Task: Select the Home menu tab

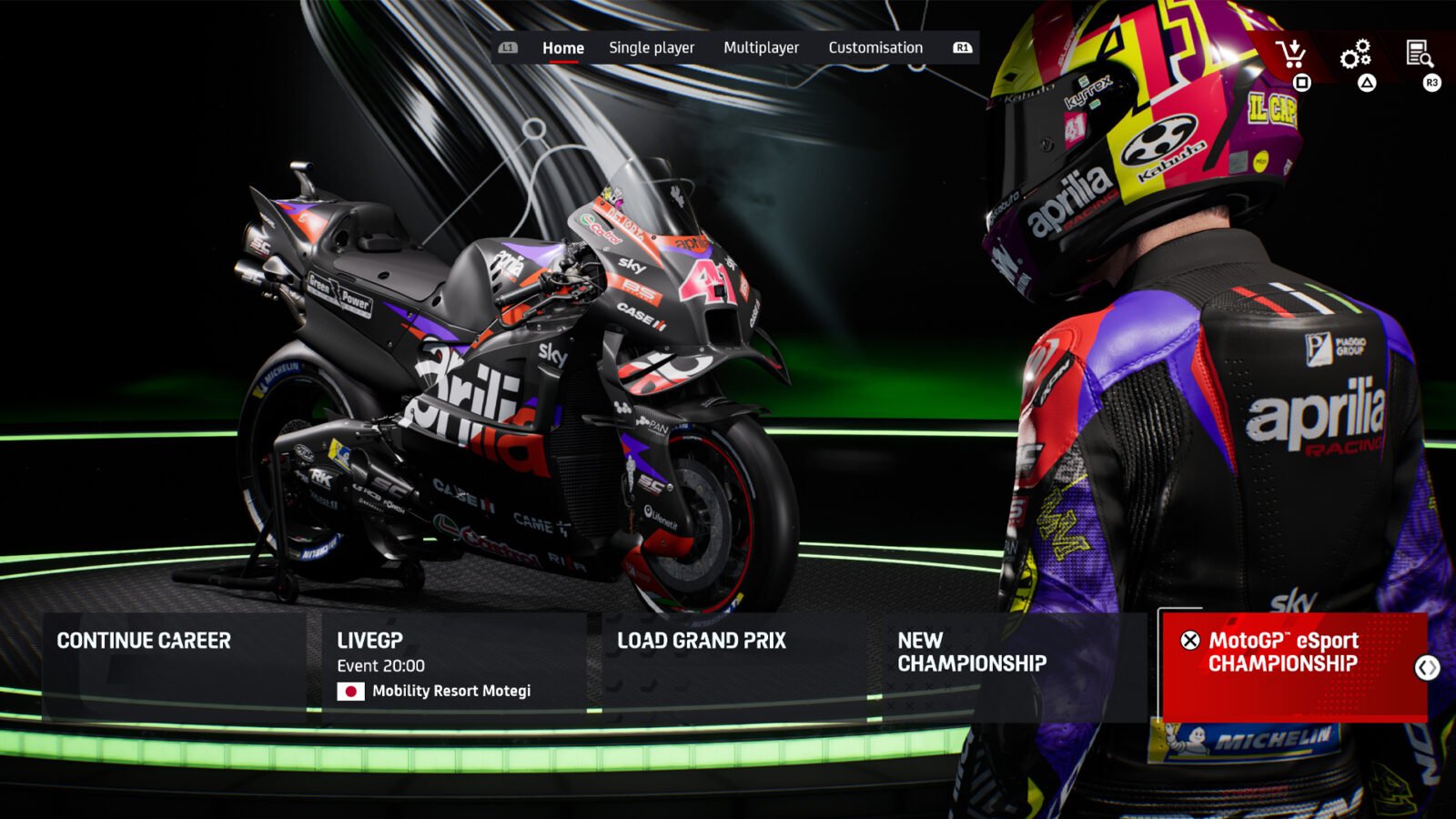Action: tap(562, 47)
